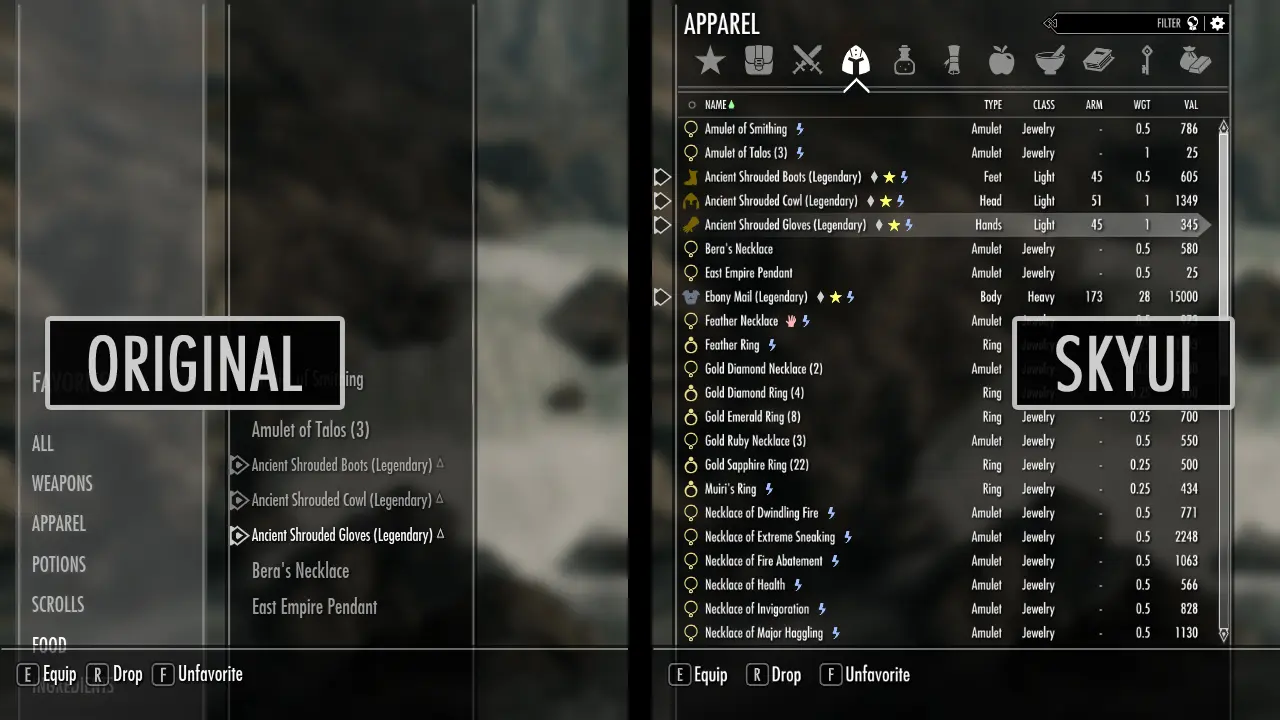Select the Favorites star category icon
The image size is (1280, 720).
tap(710, 60)
